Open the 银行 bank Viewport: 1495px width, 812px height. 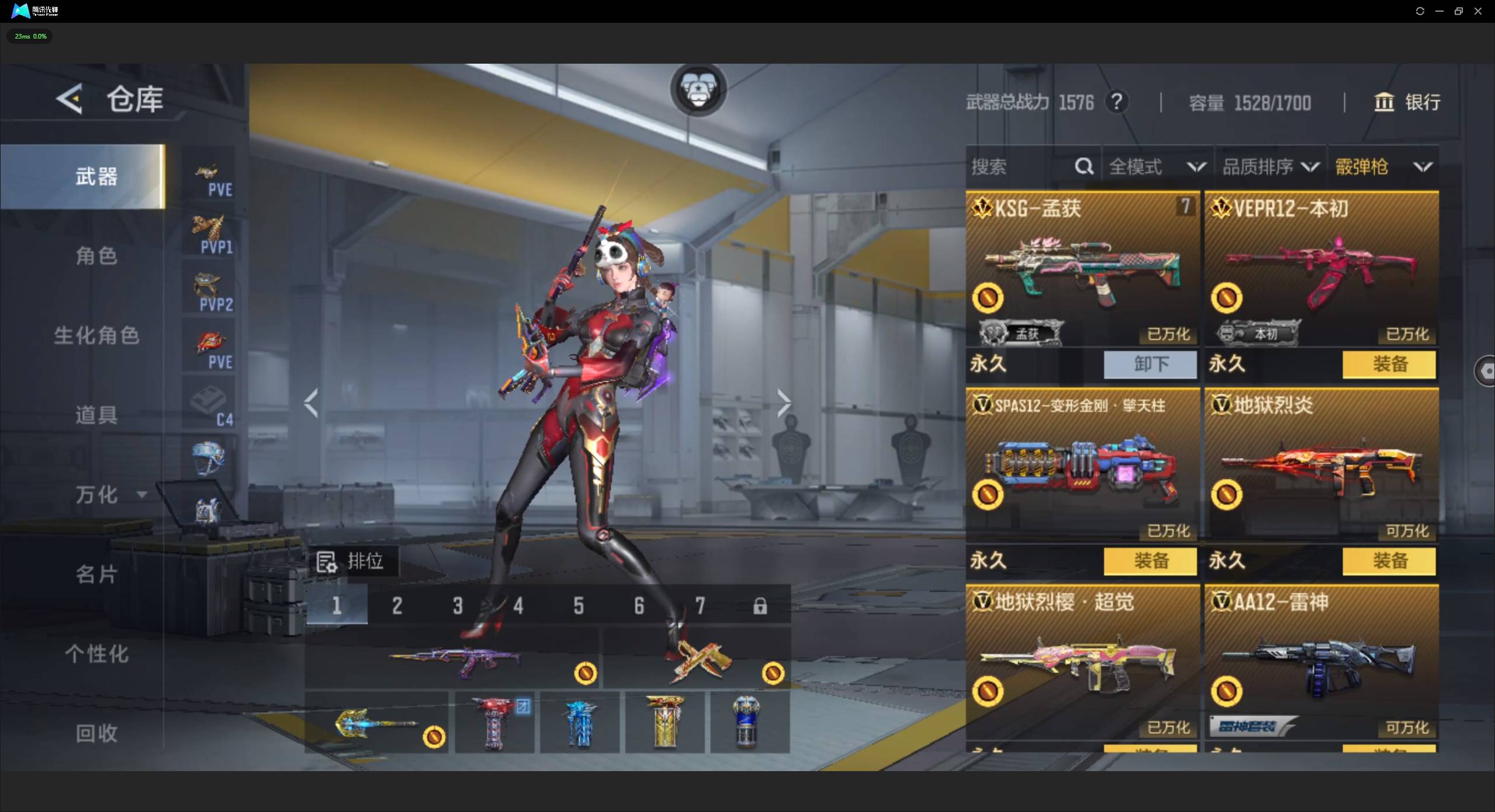(x=1407, y=102)
